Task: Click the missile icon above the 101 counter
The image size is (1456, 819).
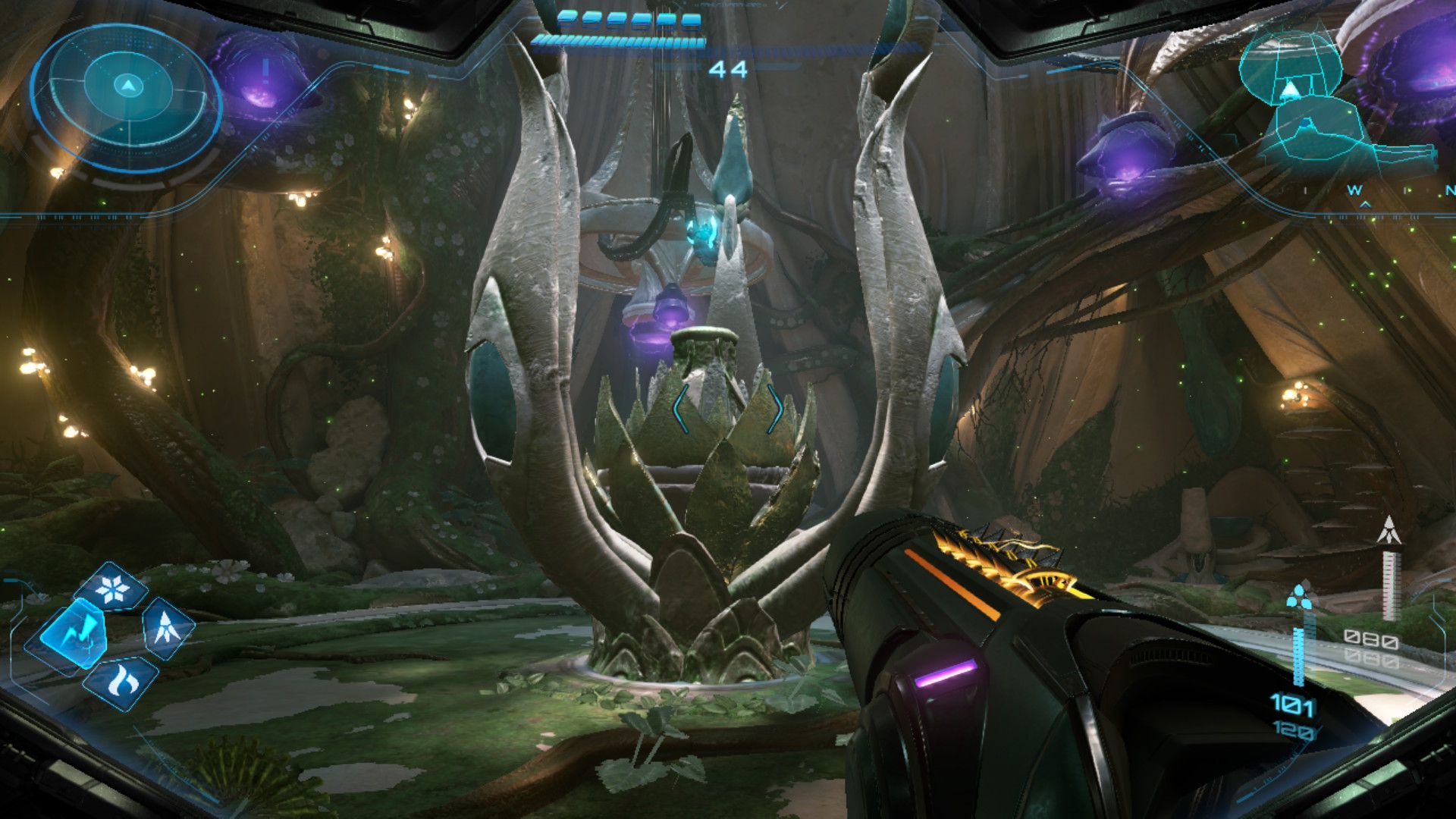Action: (x=1301, y=598)
